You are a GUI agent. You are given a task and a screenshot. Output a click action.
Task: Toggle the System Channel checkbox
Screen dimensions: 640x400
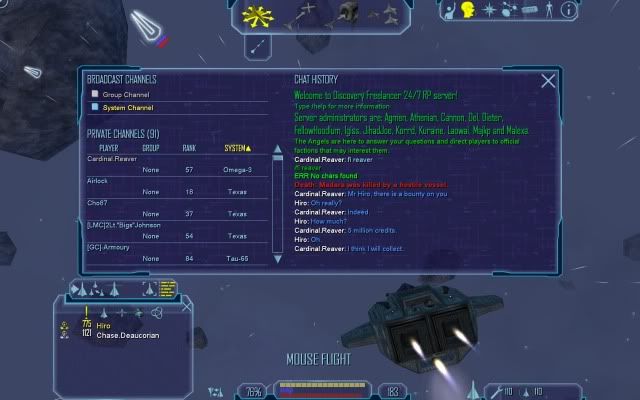pos(95,106)
